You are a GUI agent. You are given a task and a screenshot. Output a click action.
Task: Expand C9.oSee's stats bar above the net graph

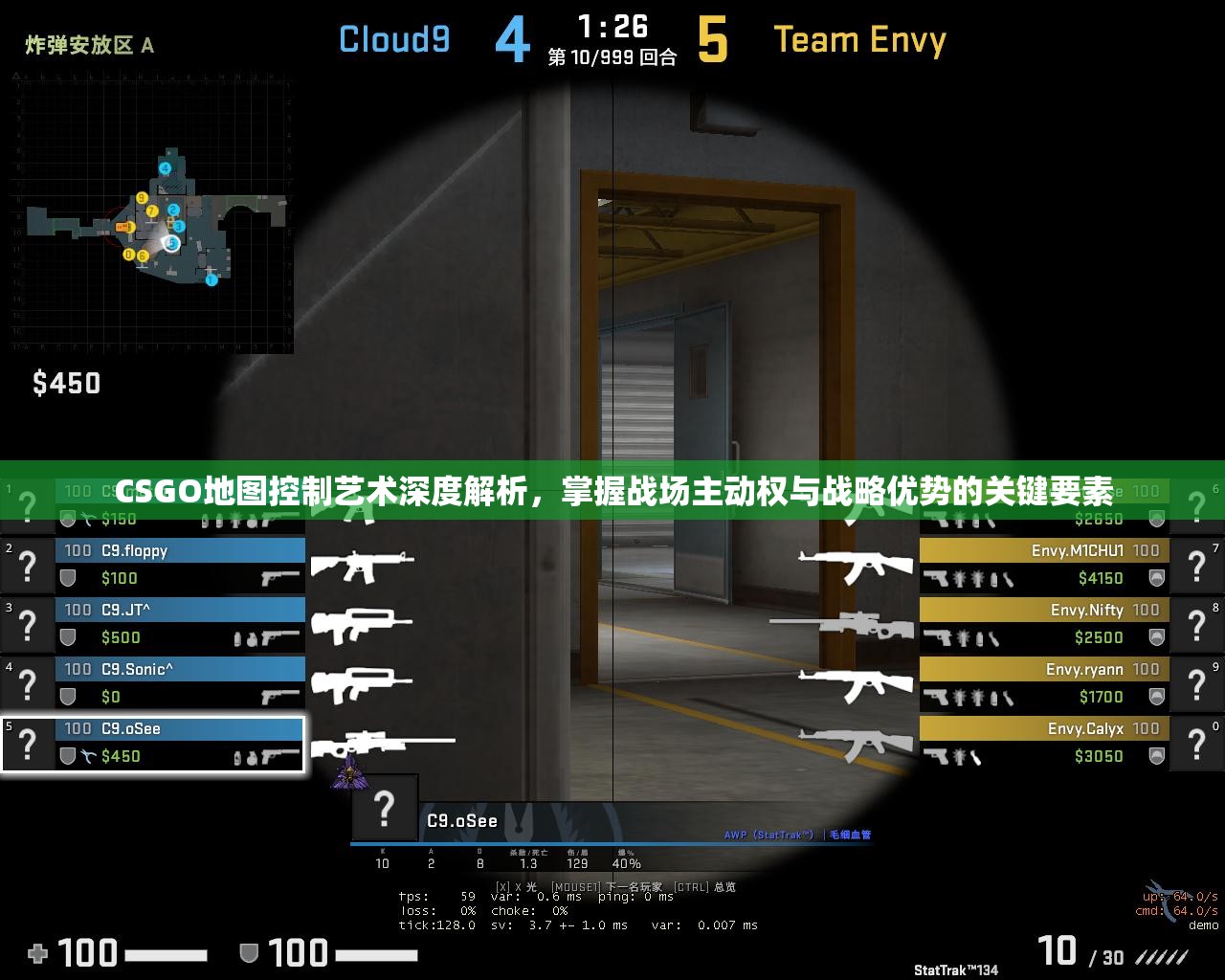507,858
